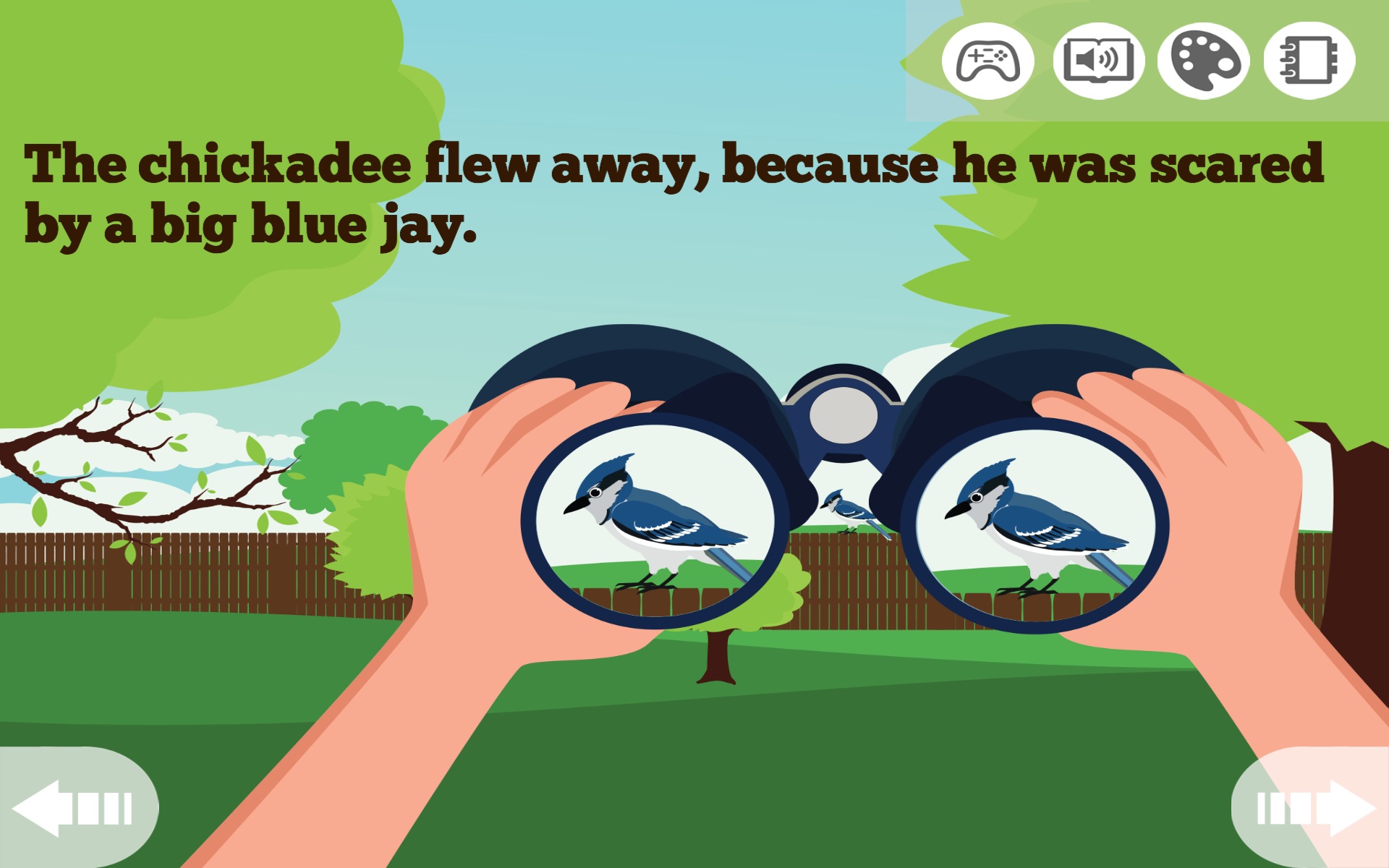Toggle the read-aloud narration book icon
Image resolution: width=1389 pixels, height=868 pixels.
coord(1098,61)
